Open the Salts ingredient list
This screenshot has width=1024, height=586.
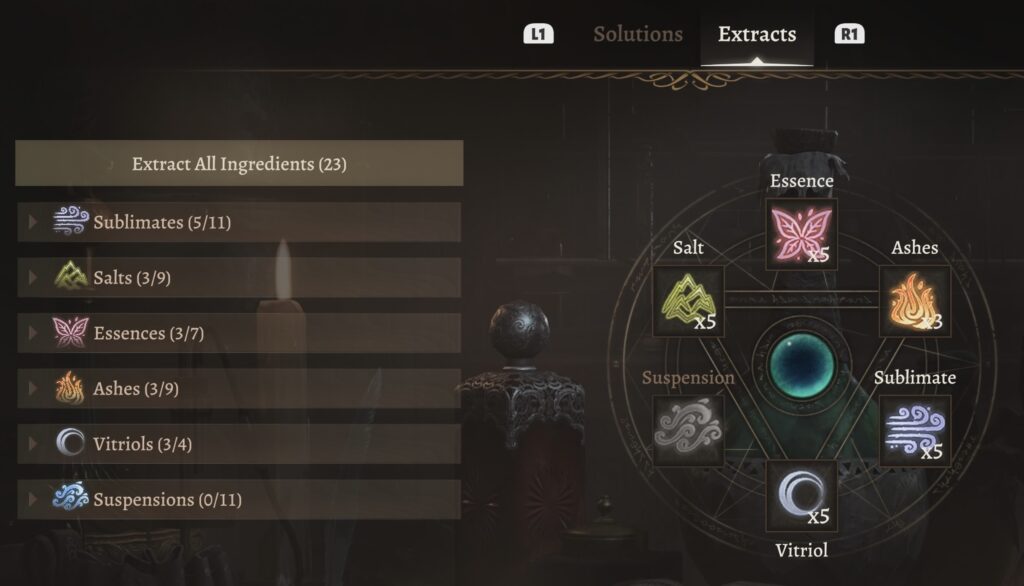click(239, 277)
